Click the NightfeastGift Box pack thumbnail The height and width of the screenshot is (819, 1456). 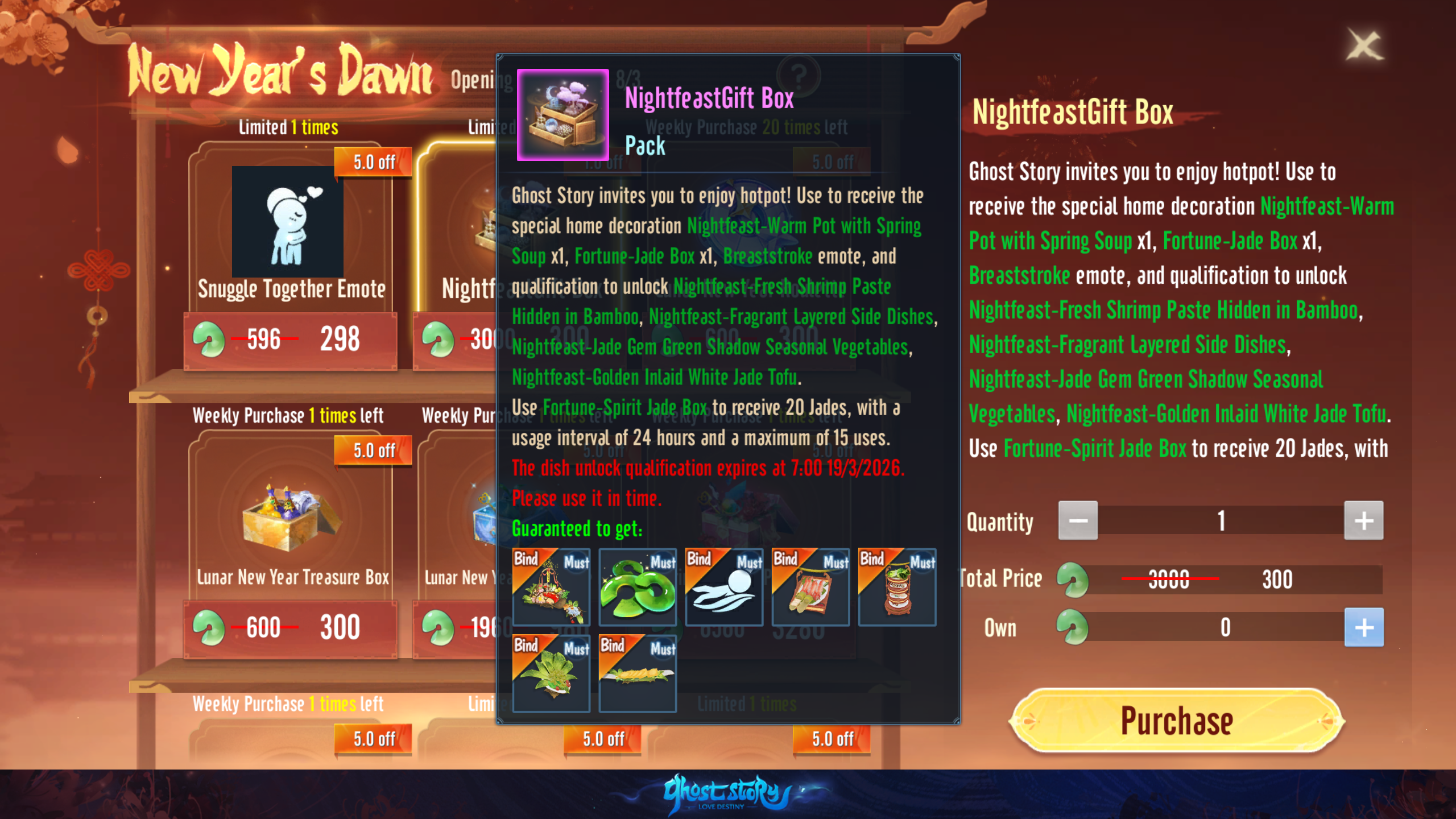tap(562, 115)
